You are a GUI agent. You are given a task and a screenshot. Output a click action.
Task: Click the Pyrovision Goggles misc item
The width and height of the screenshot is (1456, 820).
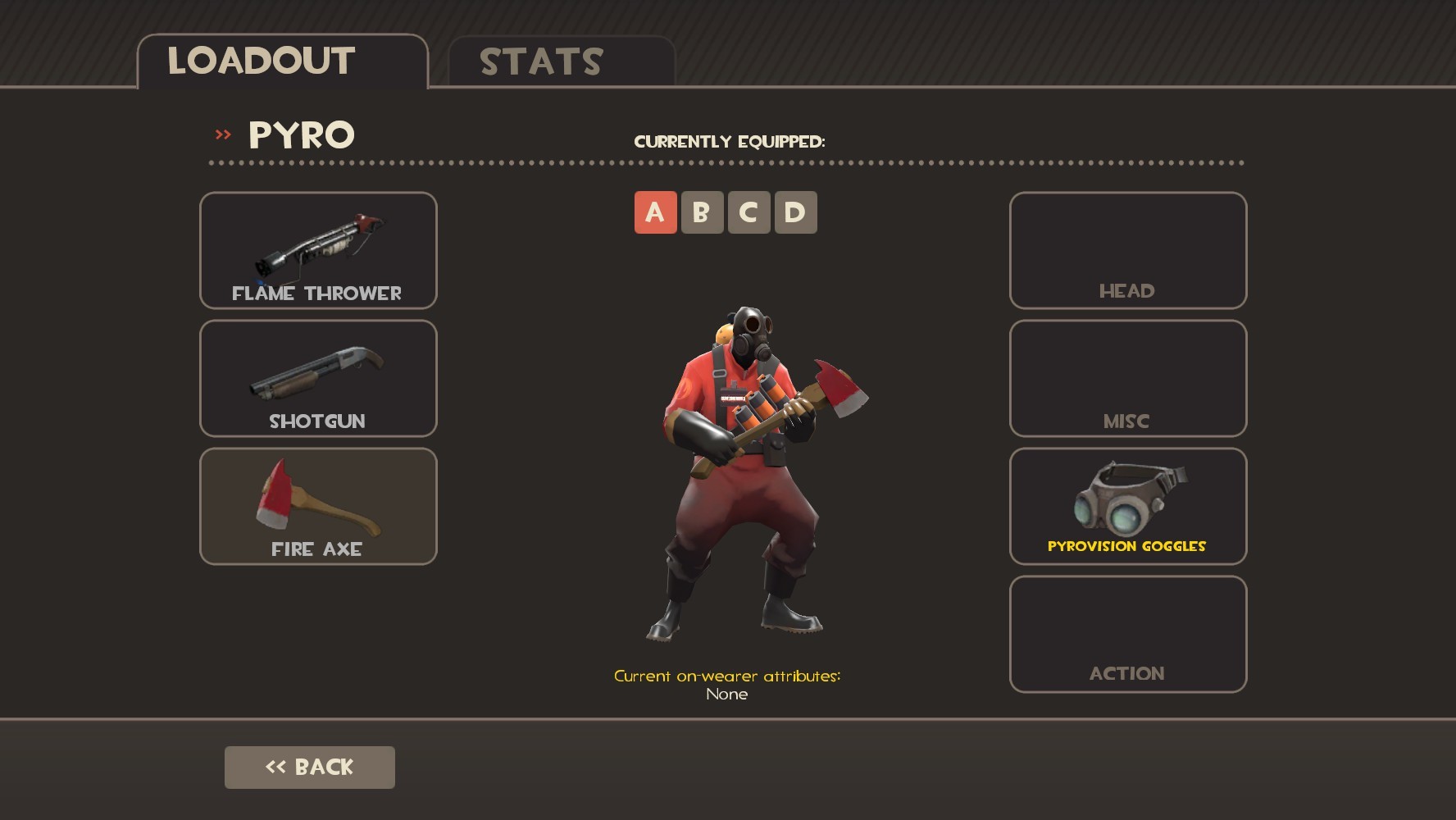point(1127,506)
